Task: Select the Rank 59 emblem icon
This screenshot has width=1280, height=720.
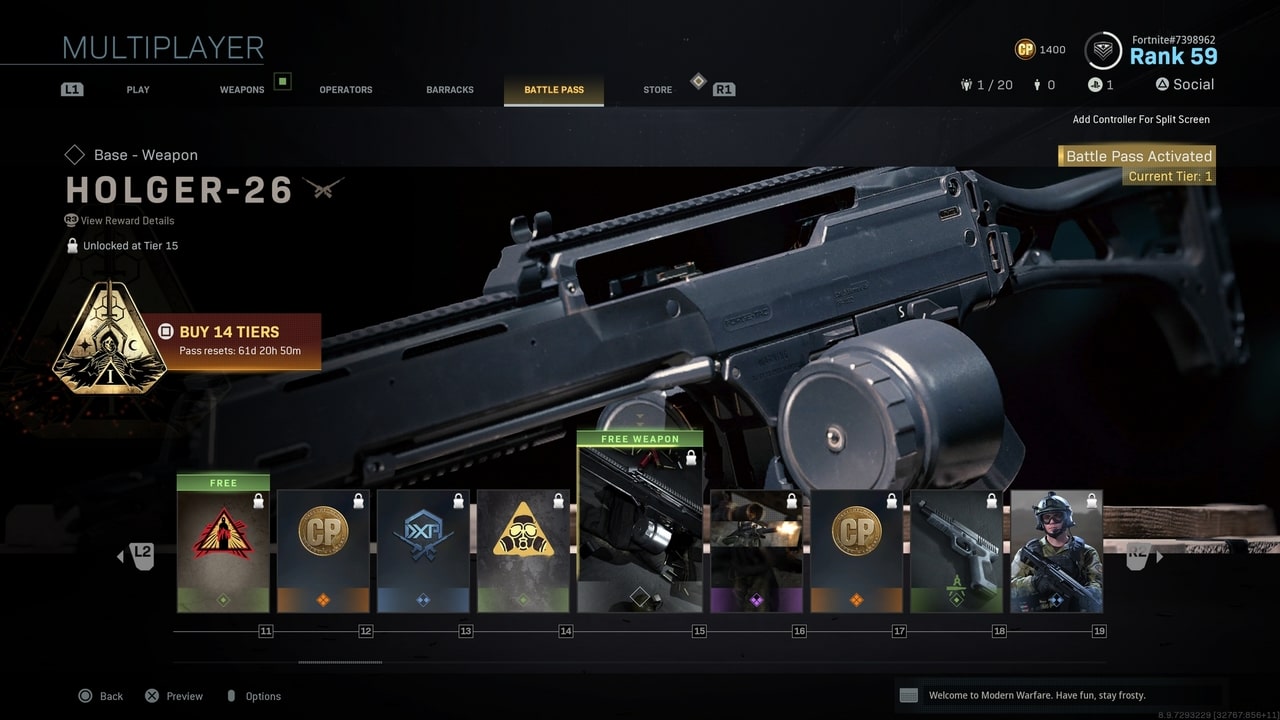Action: 1103,49
